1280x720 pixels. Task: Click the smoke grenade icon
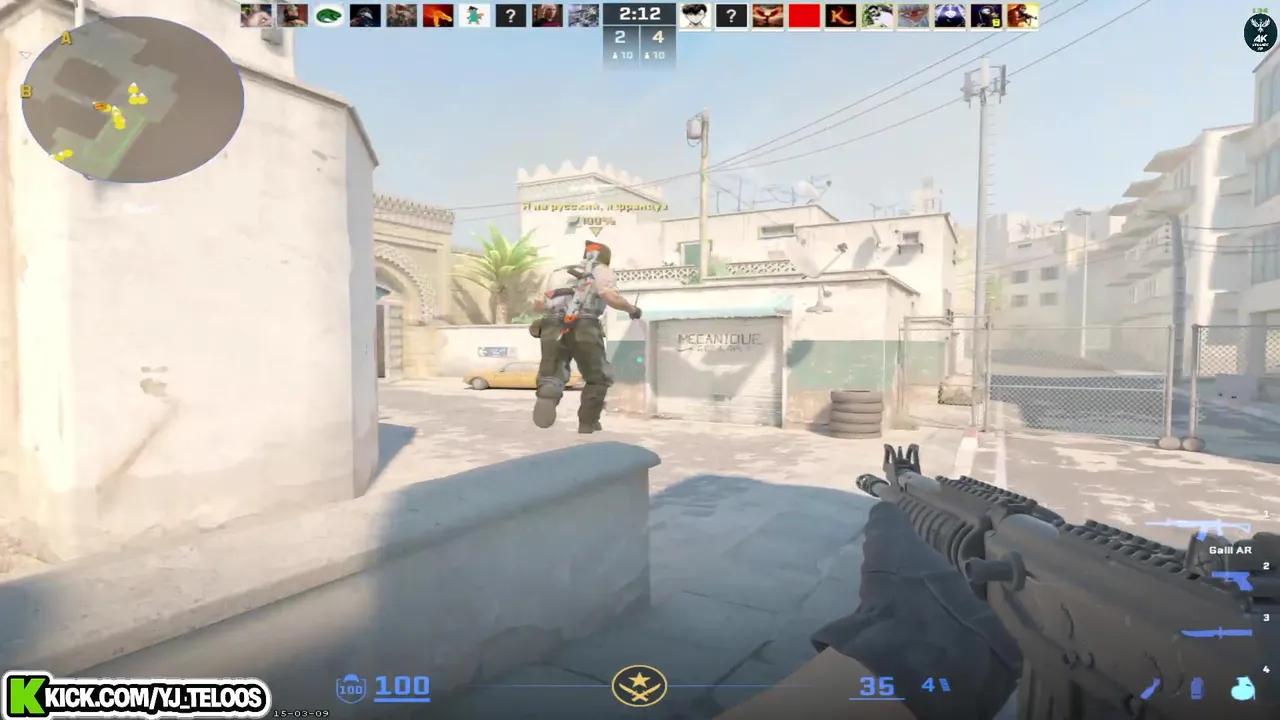click(x=1196, y=688)
